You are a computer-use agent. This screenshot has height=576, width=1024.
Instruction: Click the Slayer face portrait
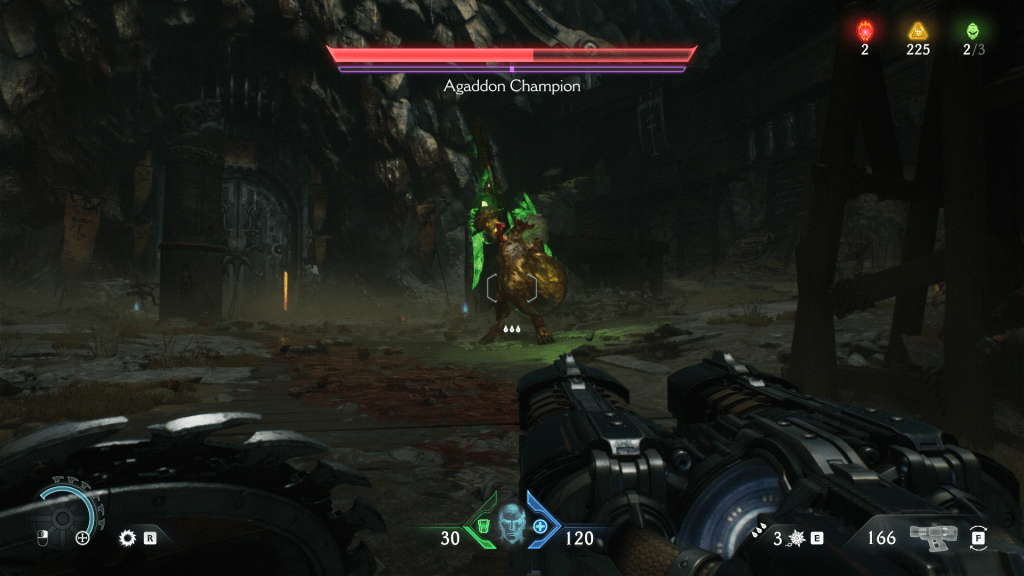[512, 524]
